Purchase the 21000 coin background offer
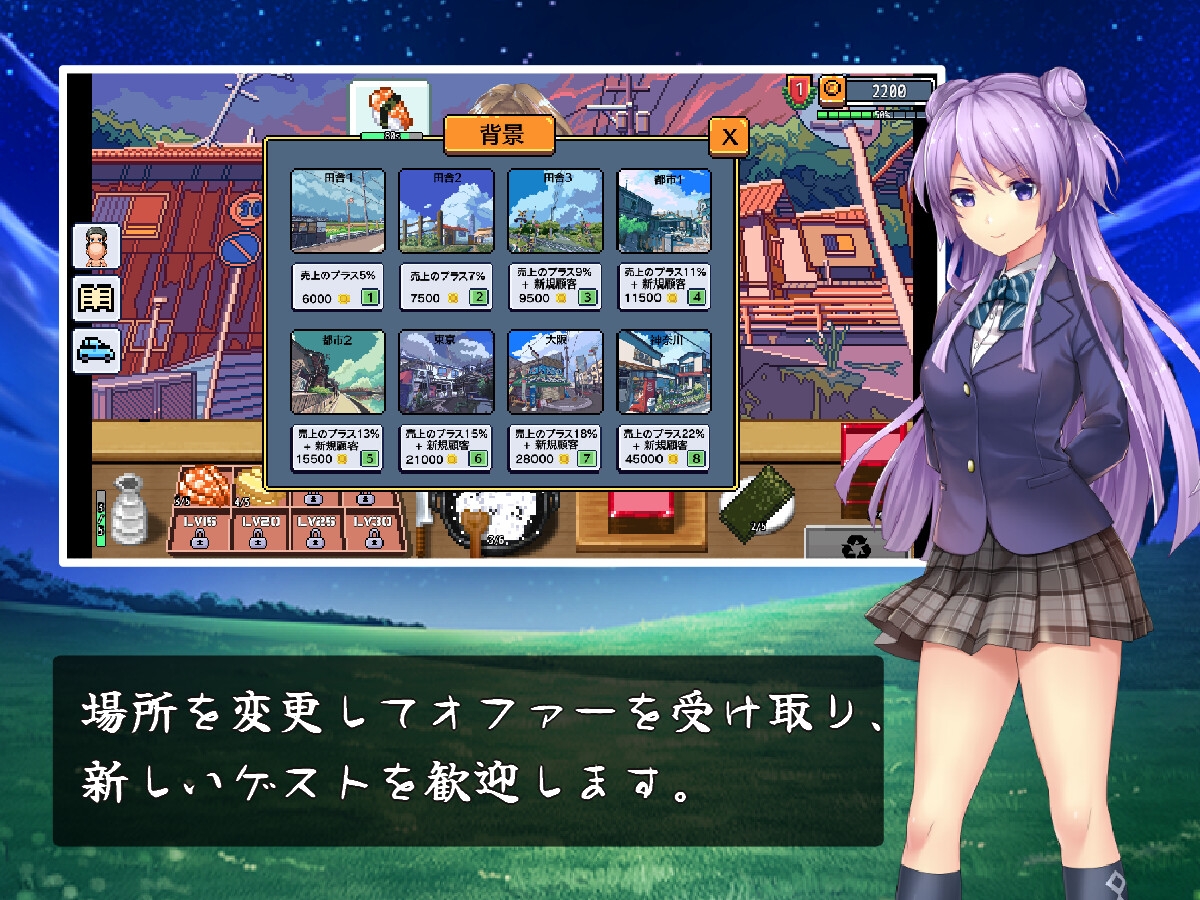This screenshot has height=900, width=1200. (446, 447)
